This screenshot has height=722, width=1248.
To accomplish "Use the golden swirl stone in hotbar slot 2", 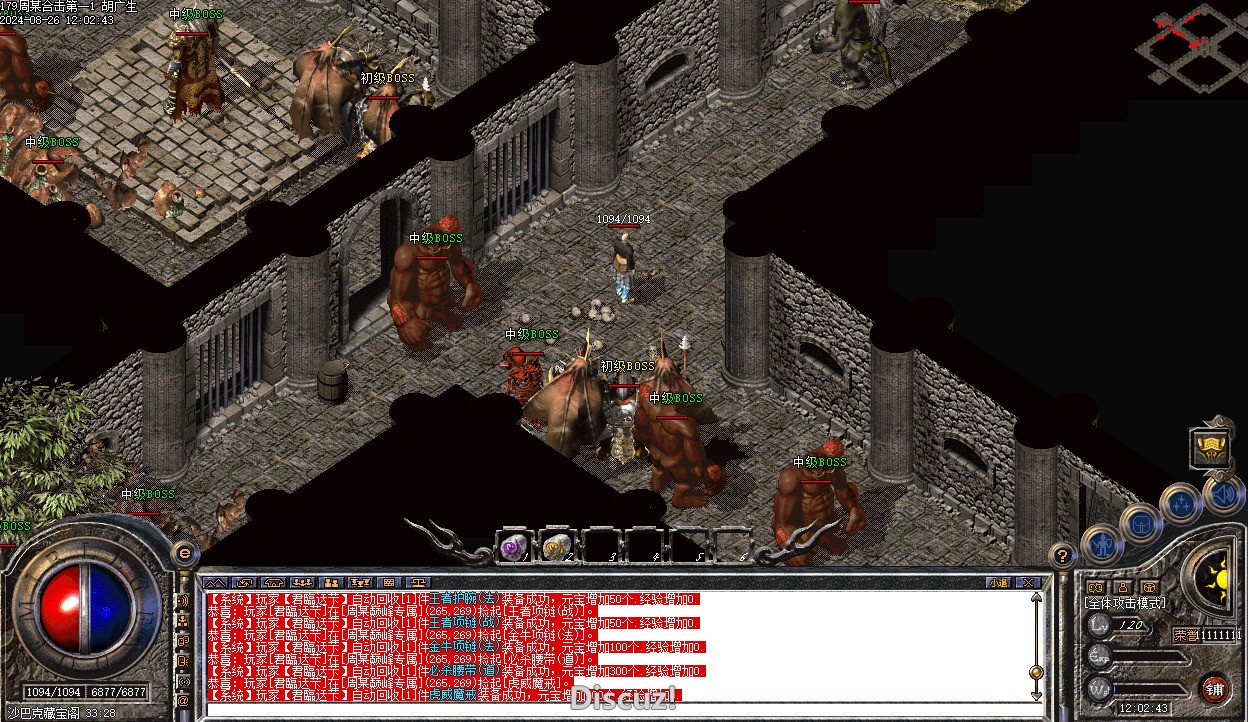I will (x=555, y=547).
